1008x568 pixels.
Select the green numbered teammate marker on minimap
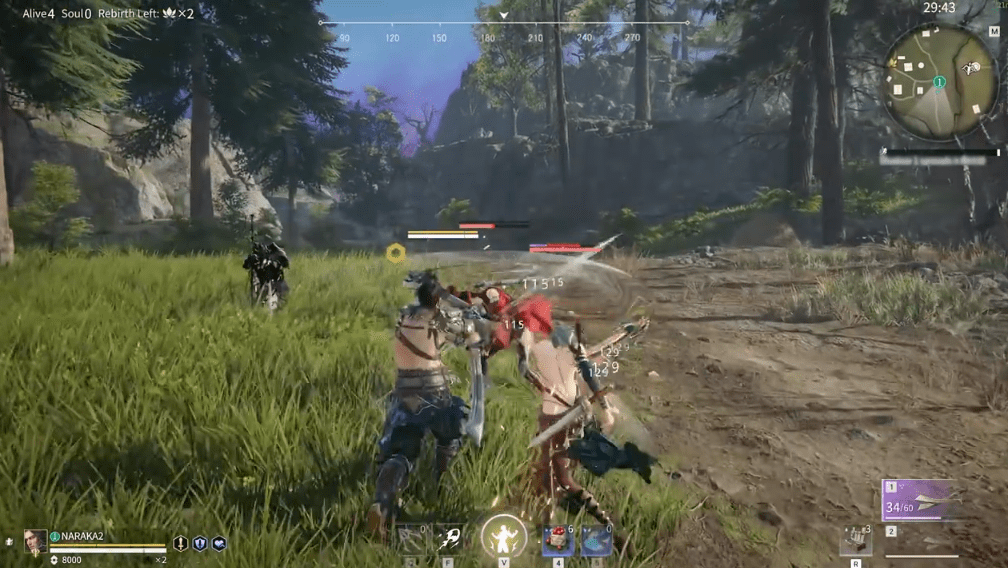pos(939,81)
